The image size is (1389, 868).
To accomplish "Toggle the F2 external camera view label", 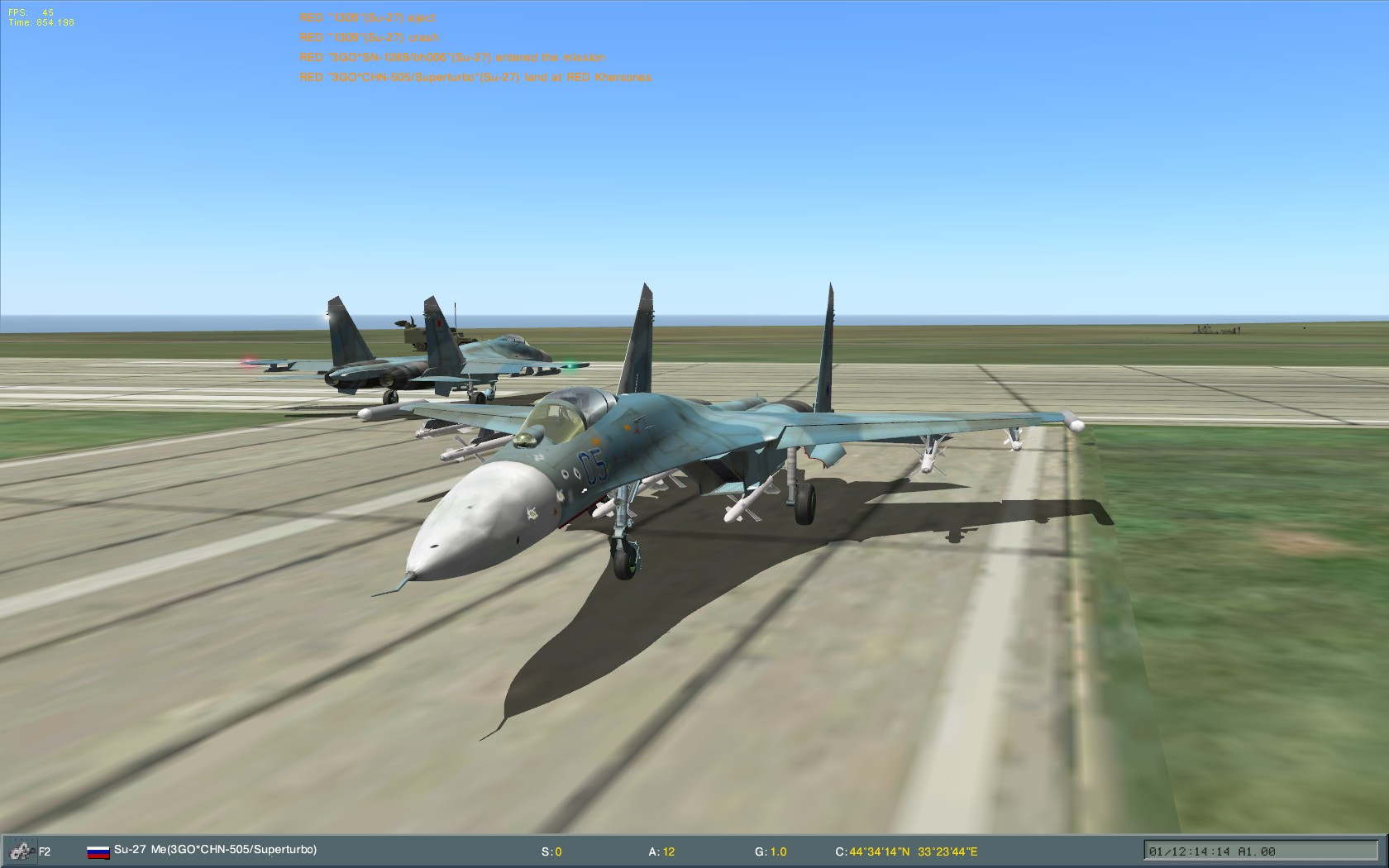I will pos(45,849).
